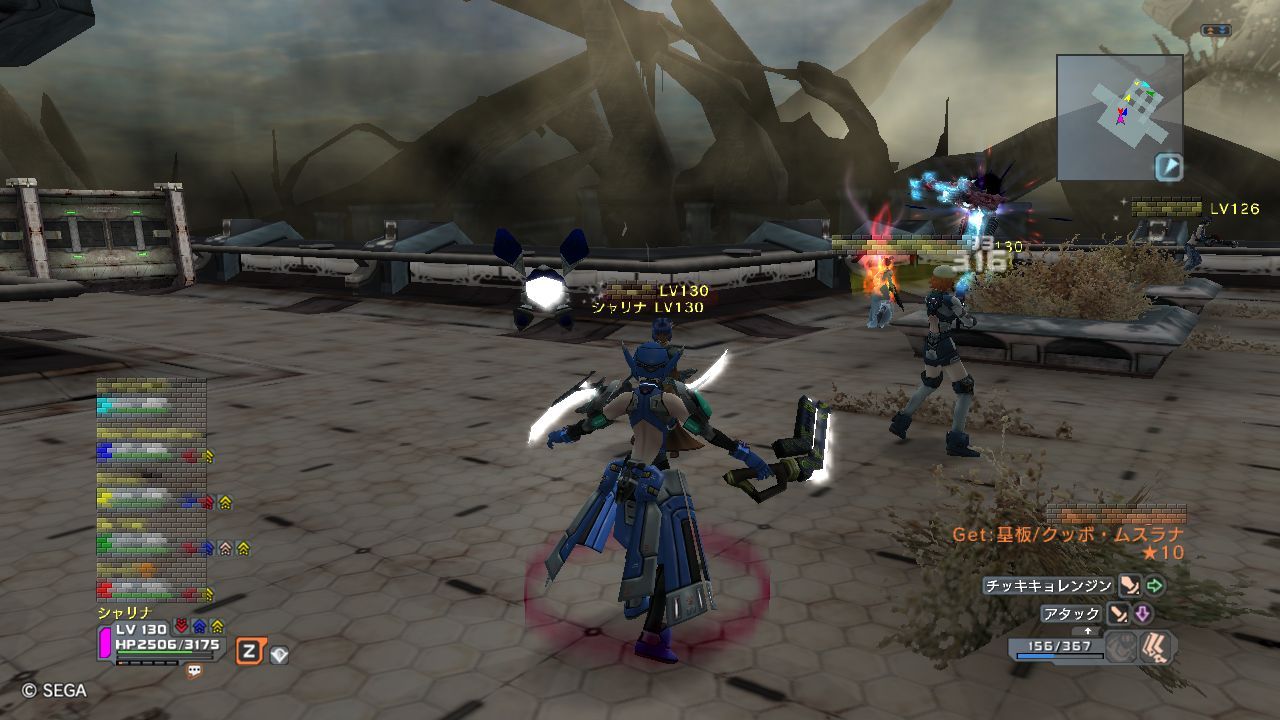Select the アタック action label
Viewport: 1280px width, 720px height.
pyautogui.click(x=1071, y=614)
